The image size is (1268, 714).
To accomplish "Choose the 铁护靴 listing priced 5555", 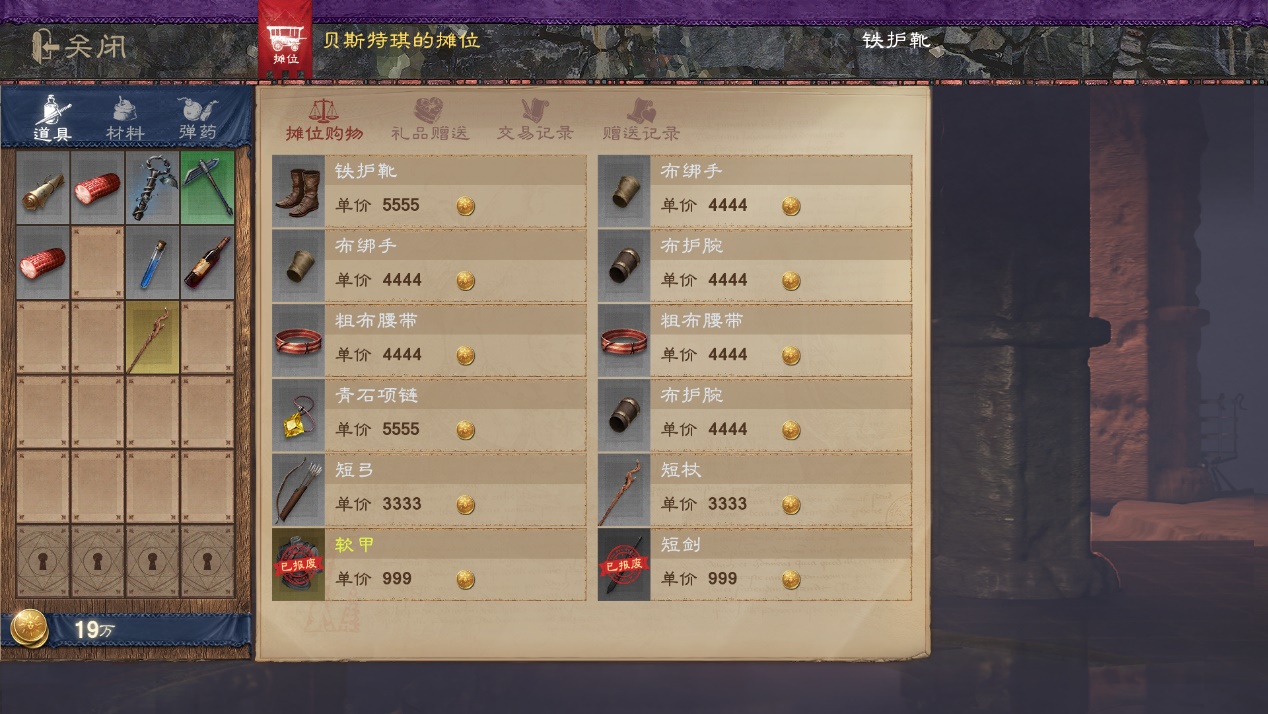I will tap(429, 190).
